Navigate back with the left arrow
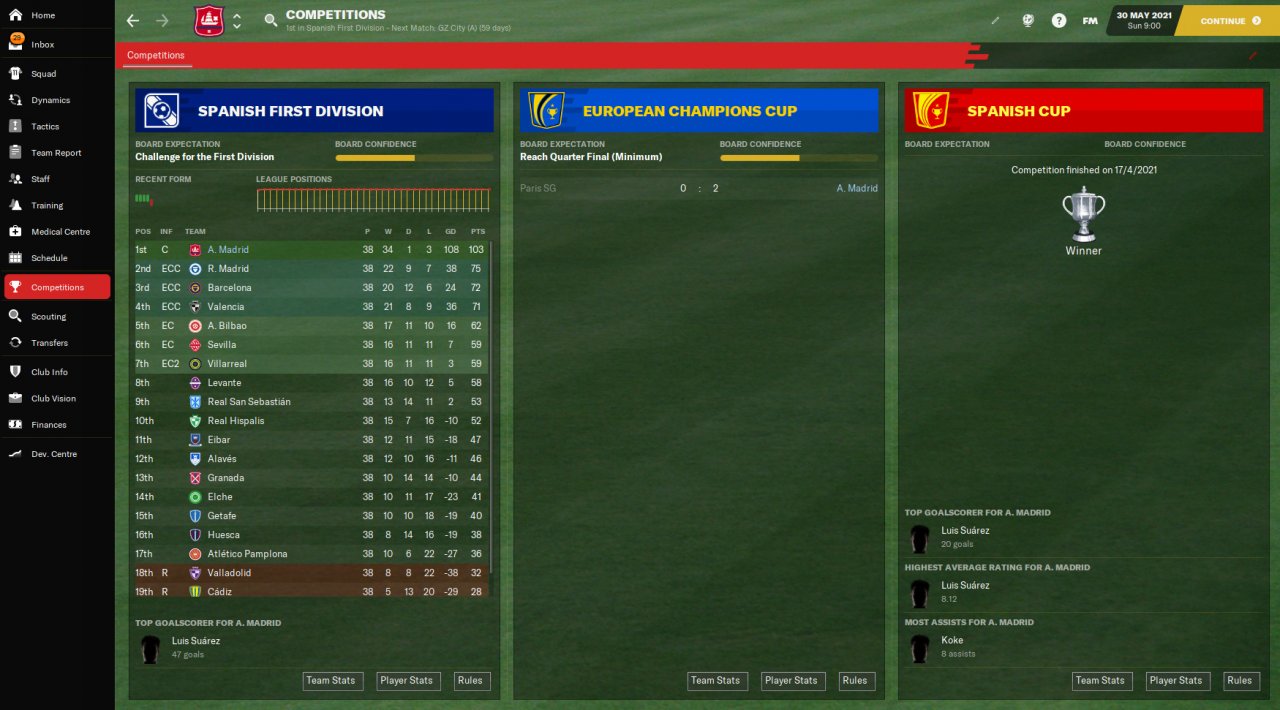The height and width of the screenshot is (710, 1280). (x=133, y=21)
